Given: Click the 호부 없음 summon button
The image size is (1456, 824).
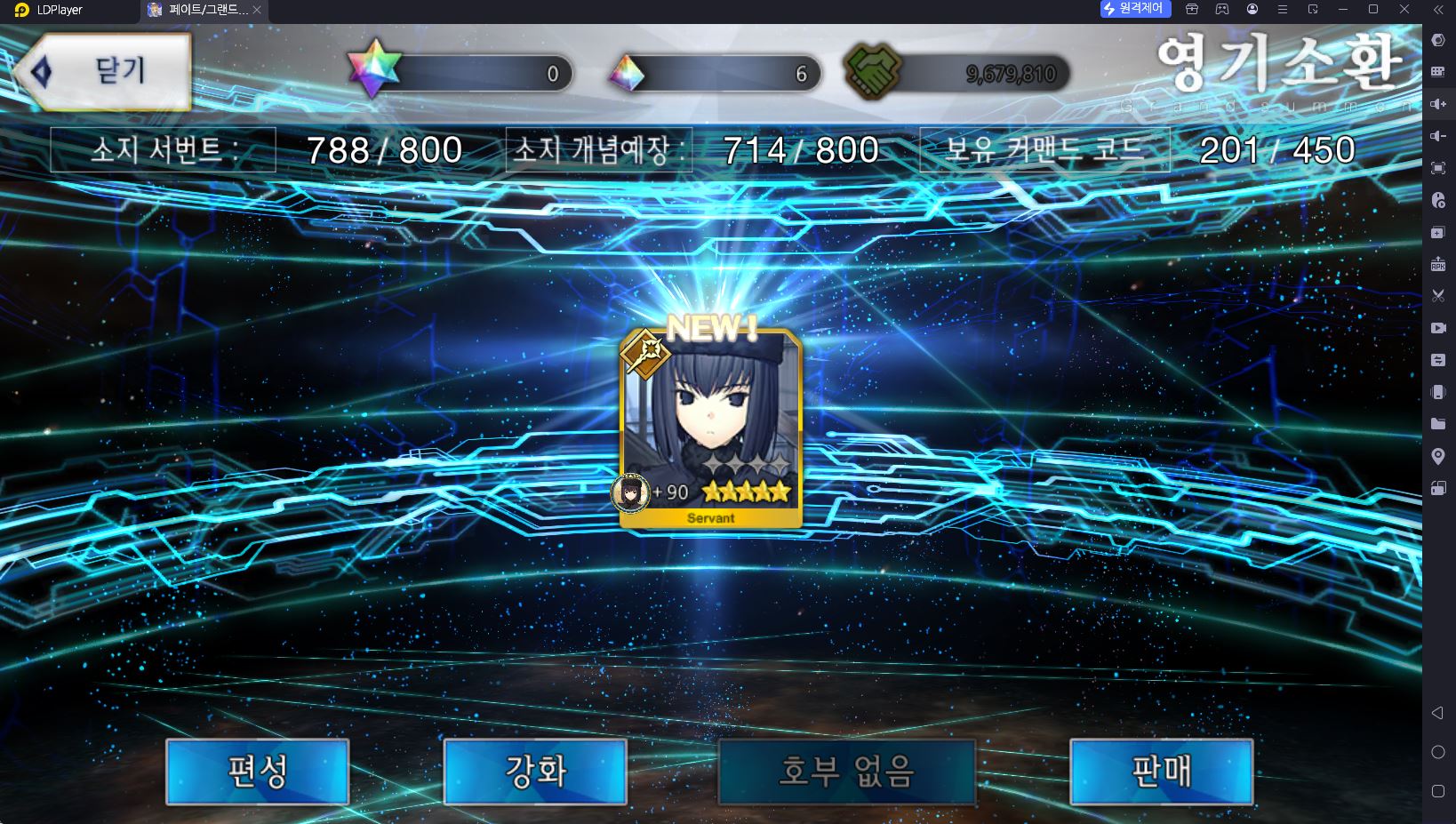Looking at the screenshot, I should coord(846,771).
